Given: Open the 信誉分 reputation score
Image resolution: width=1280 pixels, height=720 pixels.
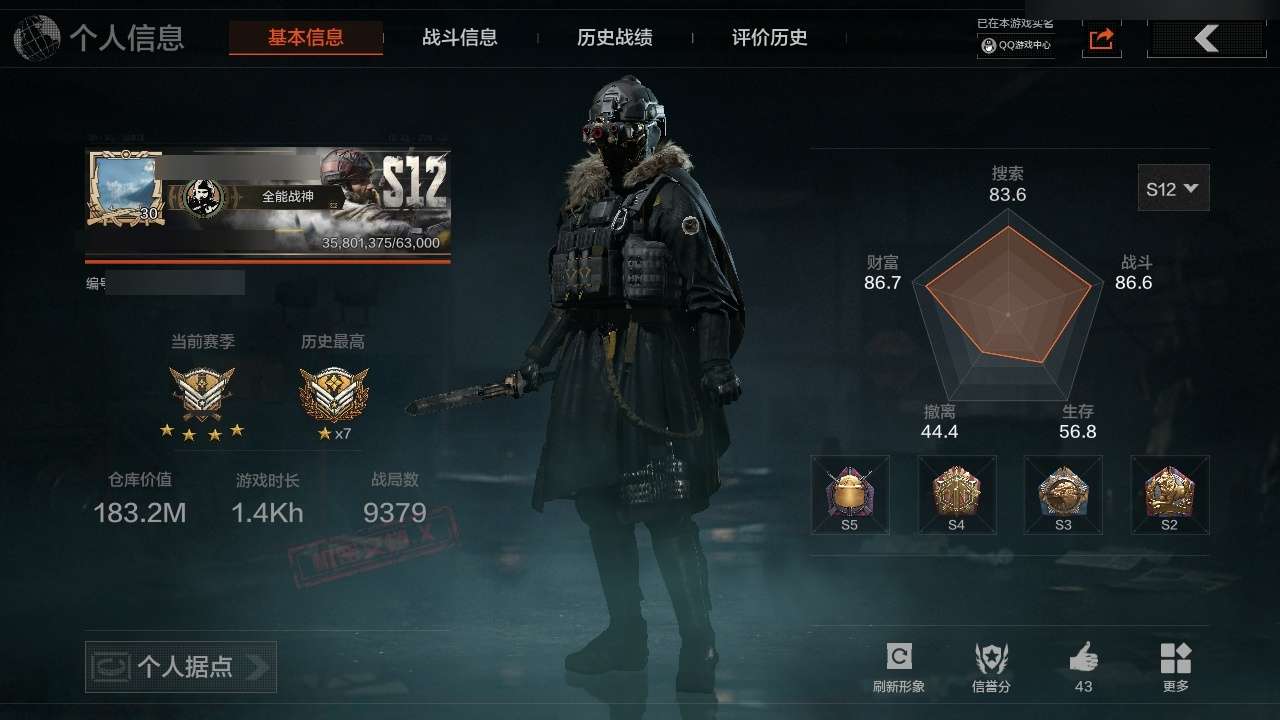Looking at the screenshot, I should (991, 667).
